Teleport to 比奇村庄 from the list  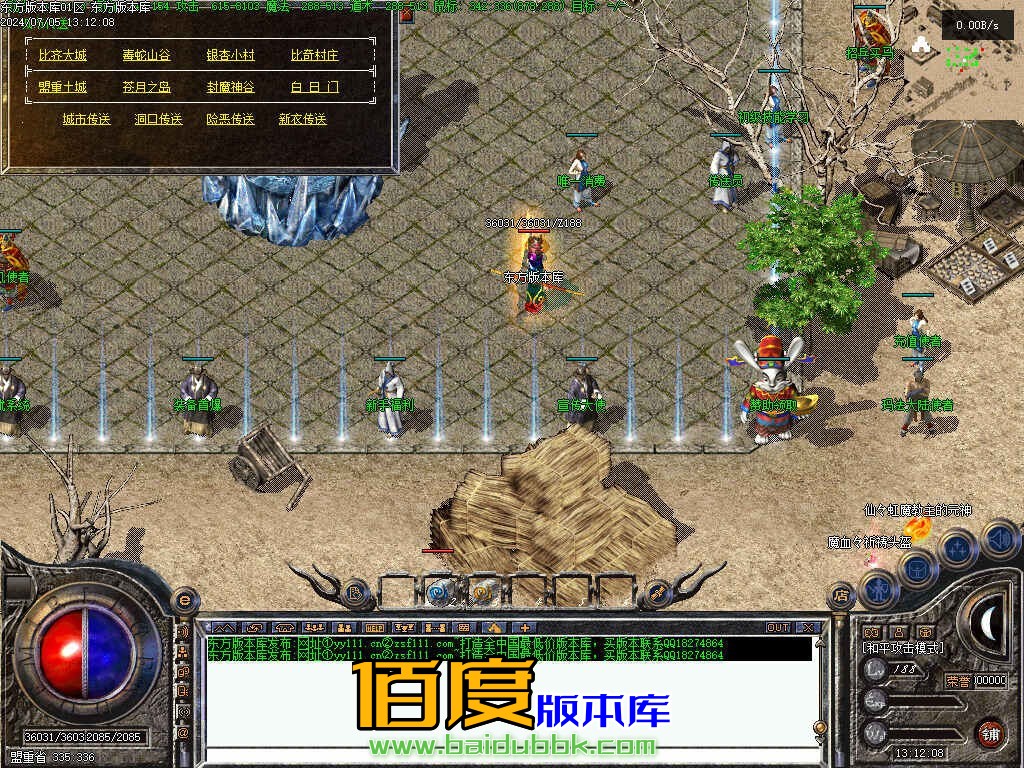tap(315, 56)
